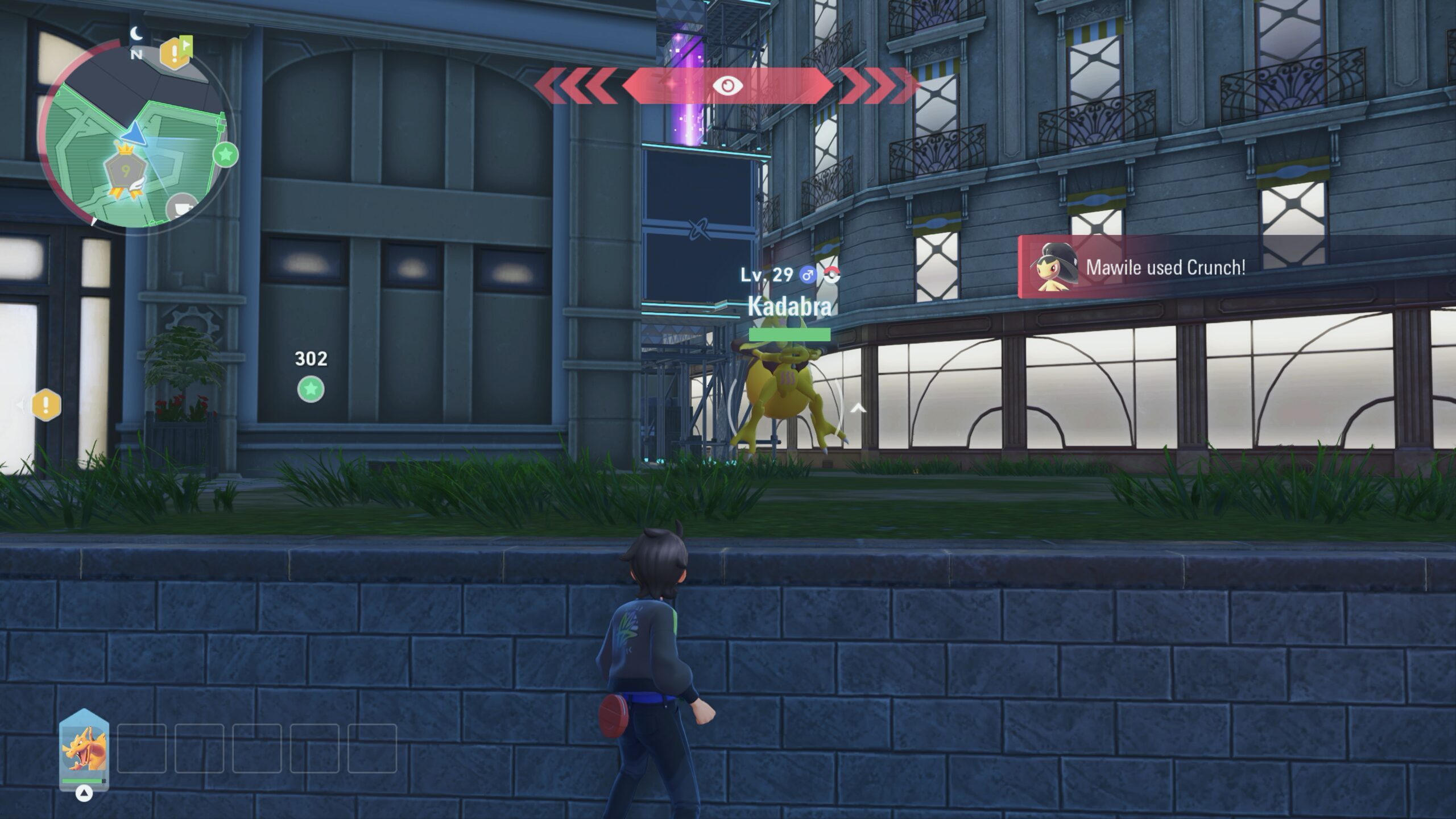
Task: Select the coffee cup icon on minimap
Action: pos(182,207)
